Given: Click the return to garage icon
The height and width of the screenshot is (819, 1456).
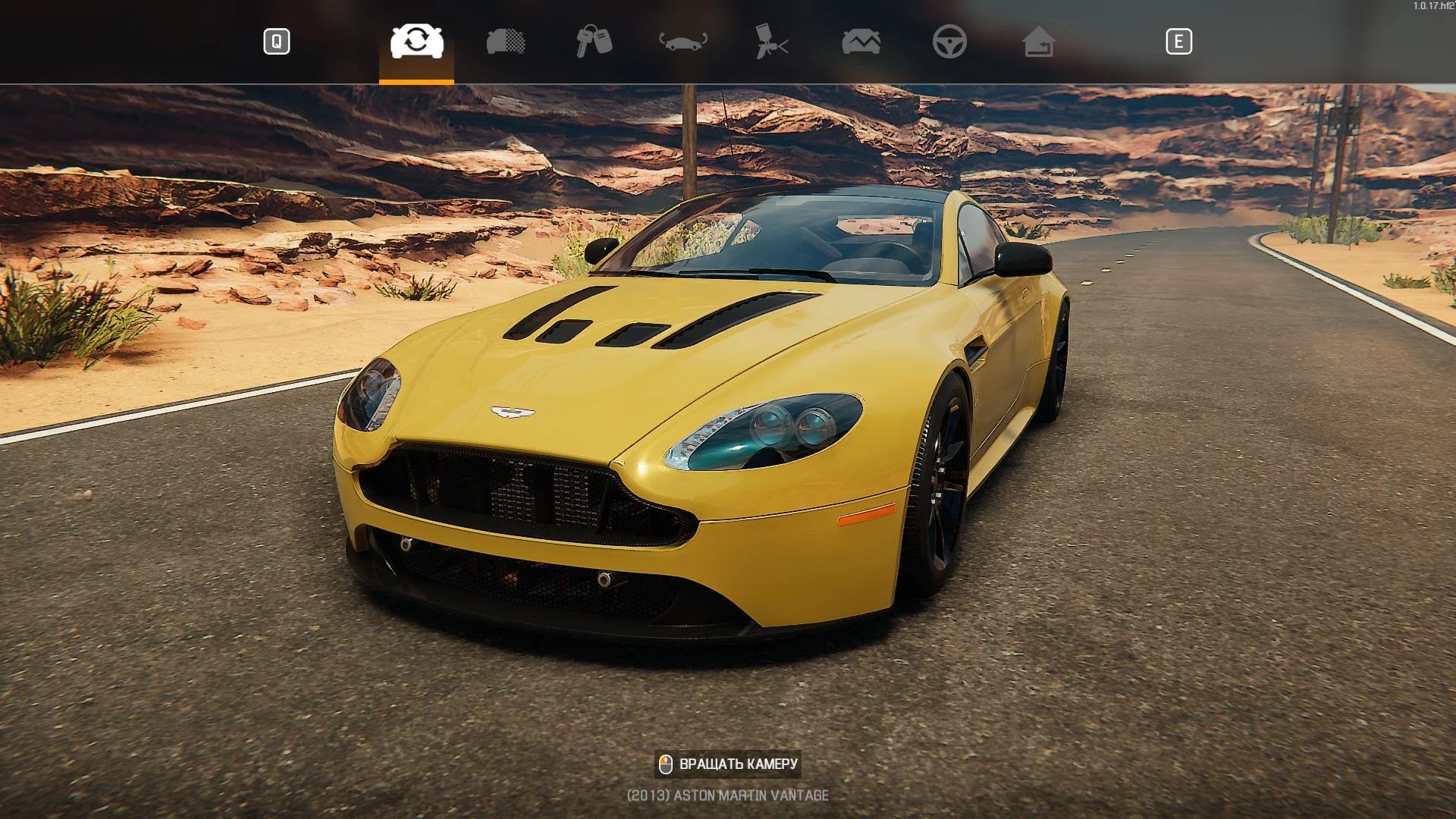Looking at the screenshot, I should pos(1039,43).
